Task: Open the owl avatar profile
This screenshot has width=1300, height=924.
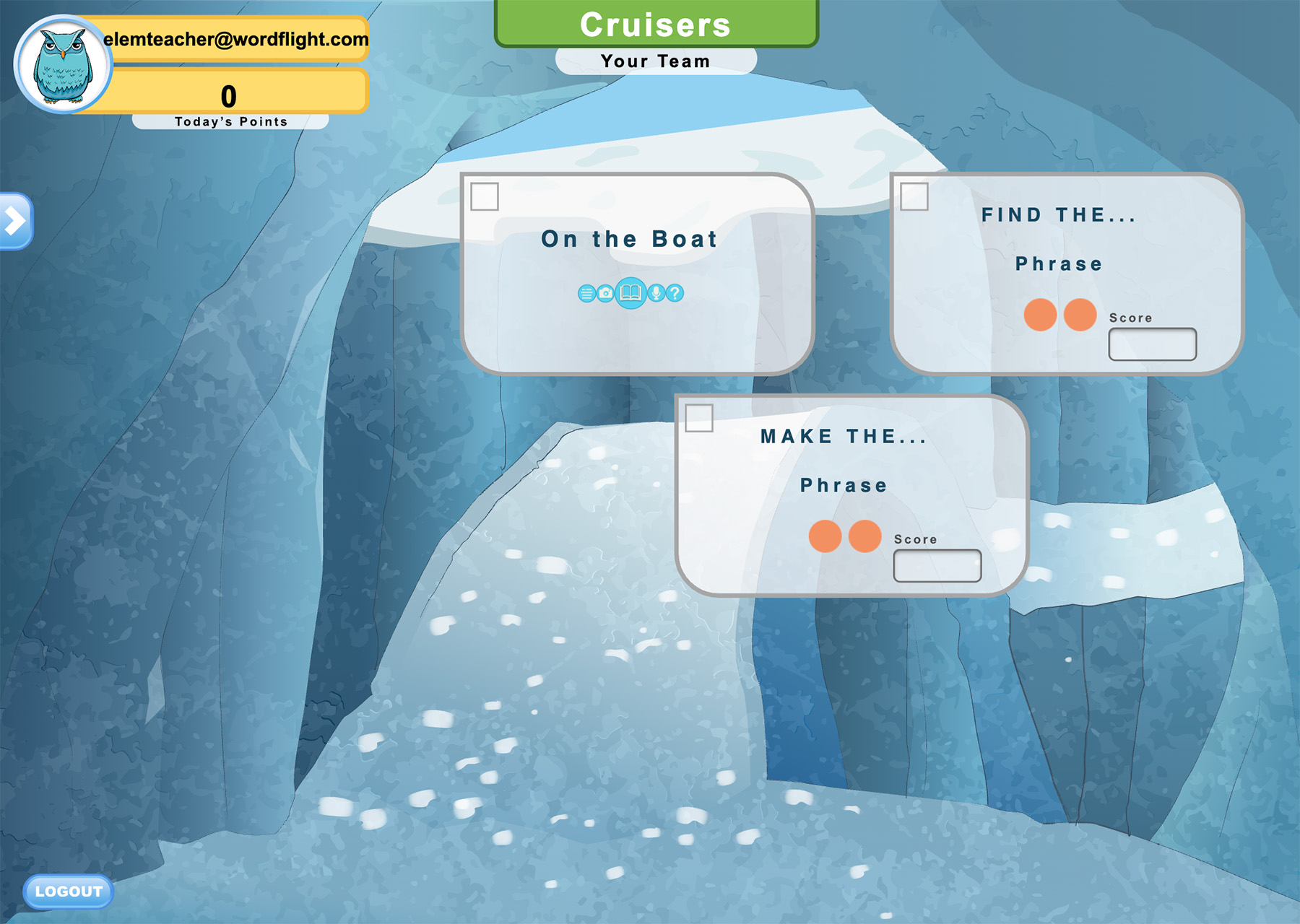Action: pyautogui.click(x=63, y=65)
